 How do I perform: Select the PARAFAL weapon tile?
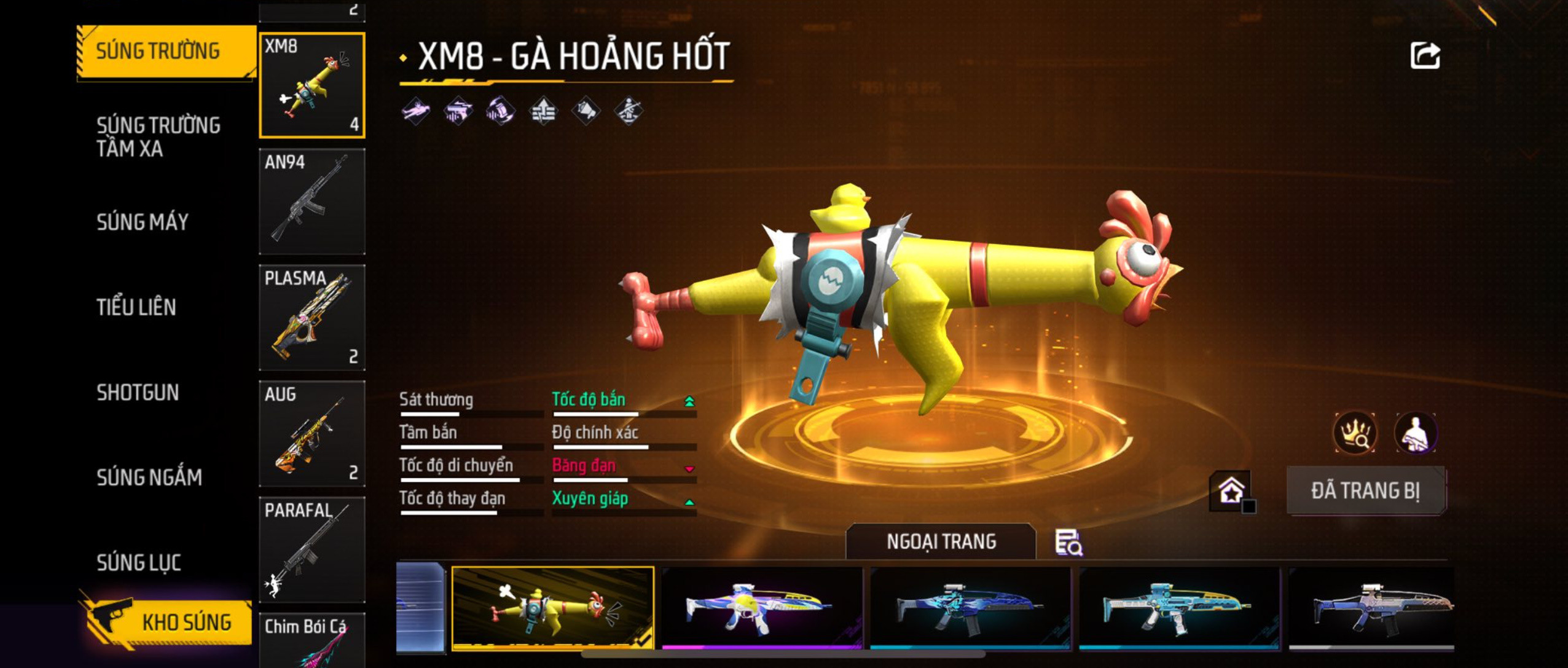(x=312, y=549)
